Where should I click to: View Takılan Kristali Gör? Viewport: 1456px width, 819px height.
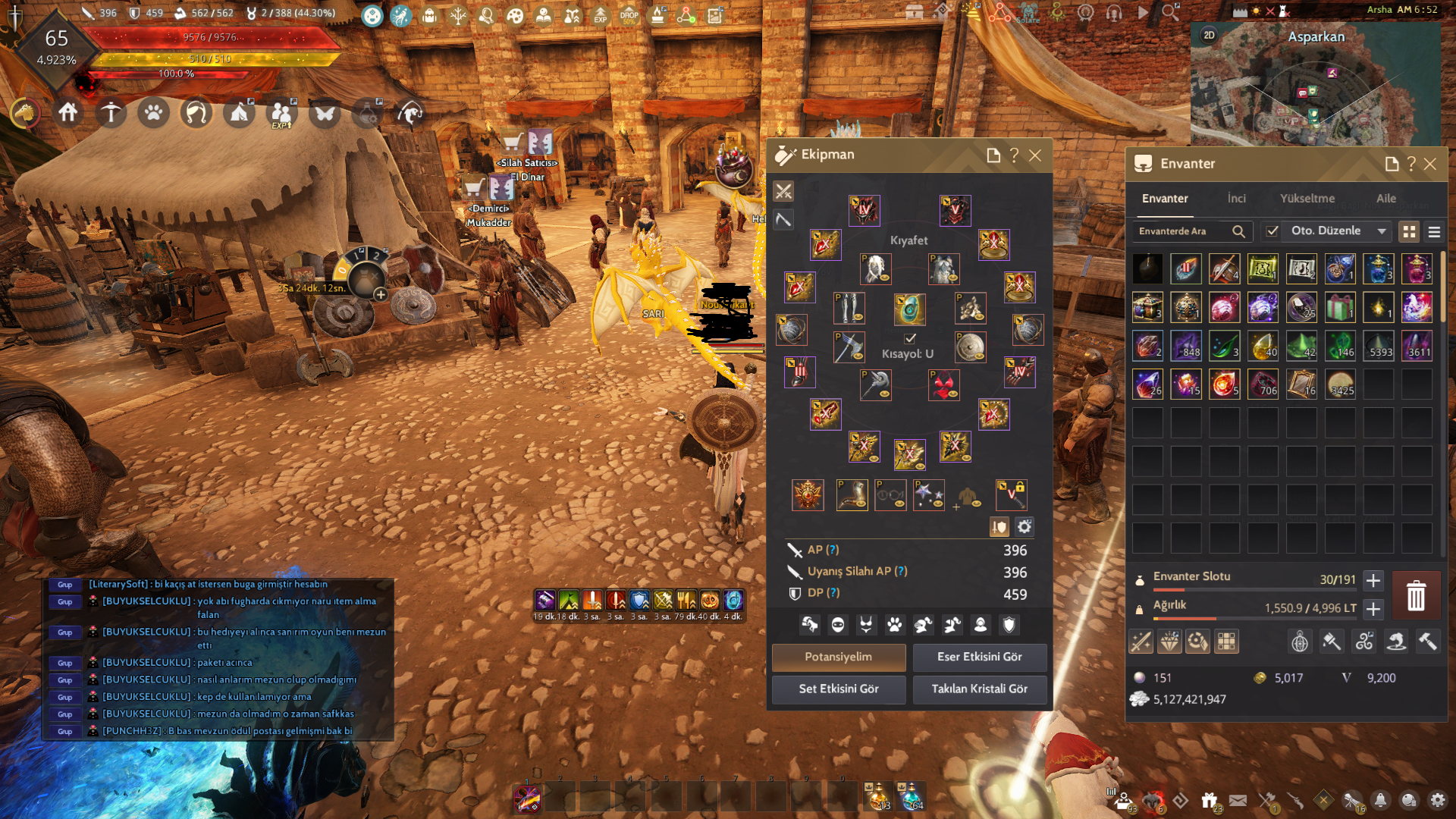point(979,689)
